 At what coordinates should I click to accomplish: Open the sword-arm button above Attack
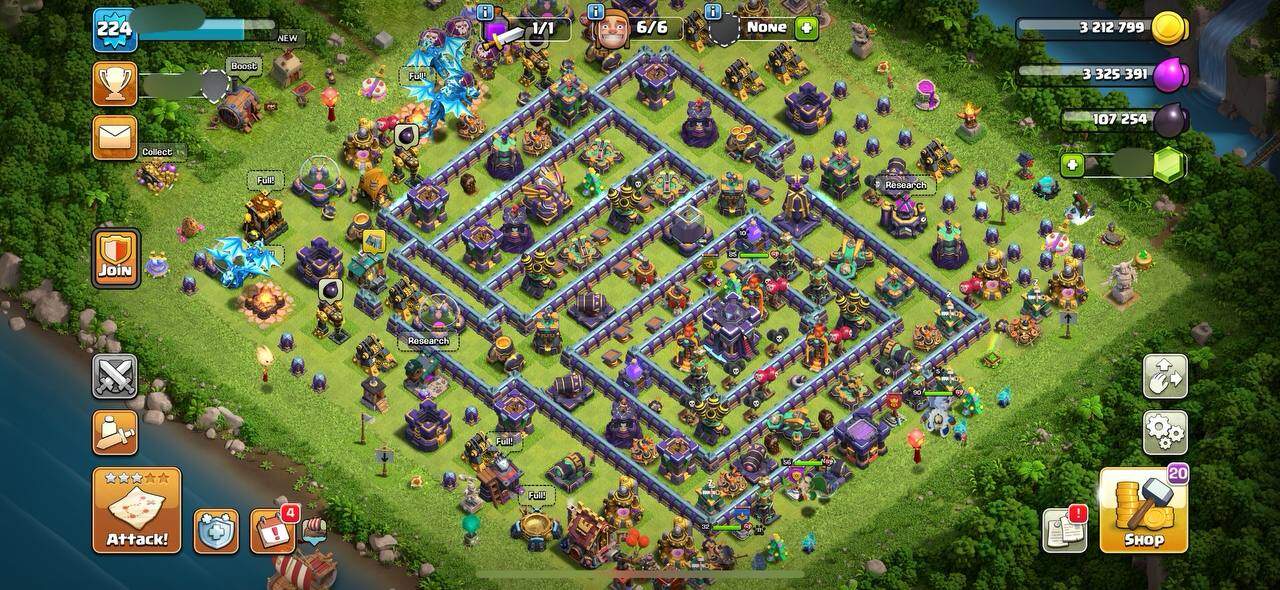coord(115,432)
